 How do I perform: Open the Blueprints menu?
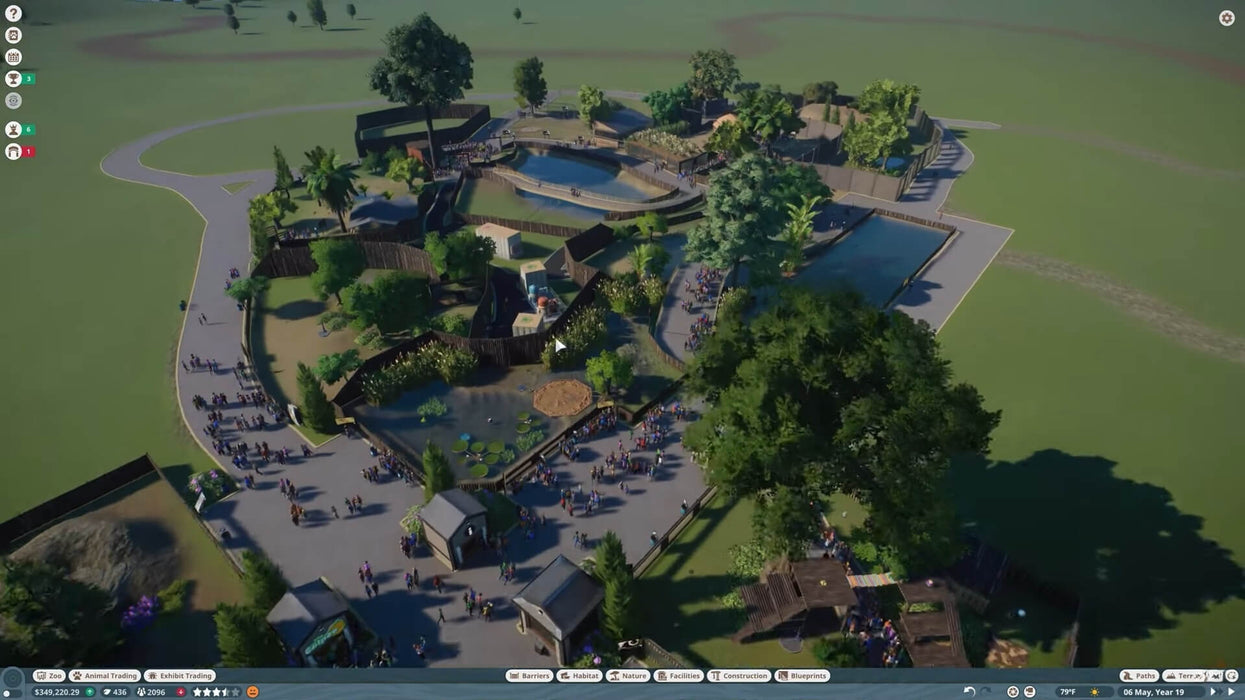[x=803, y=676]
